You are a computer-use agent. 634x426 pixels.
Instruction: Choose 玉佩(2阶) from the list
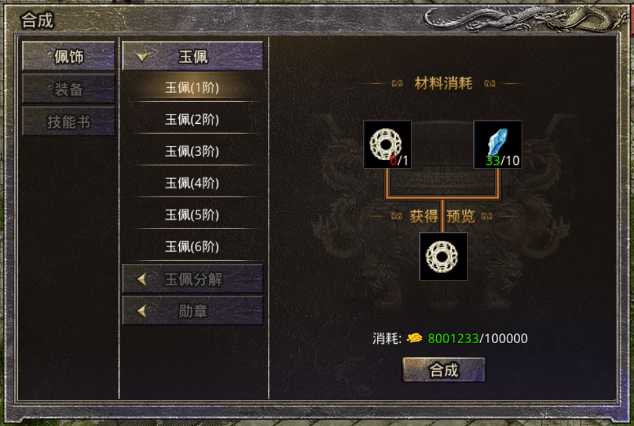192,120
